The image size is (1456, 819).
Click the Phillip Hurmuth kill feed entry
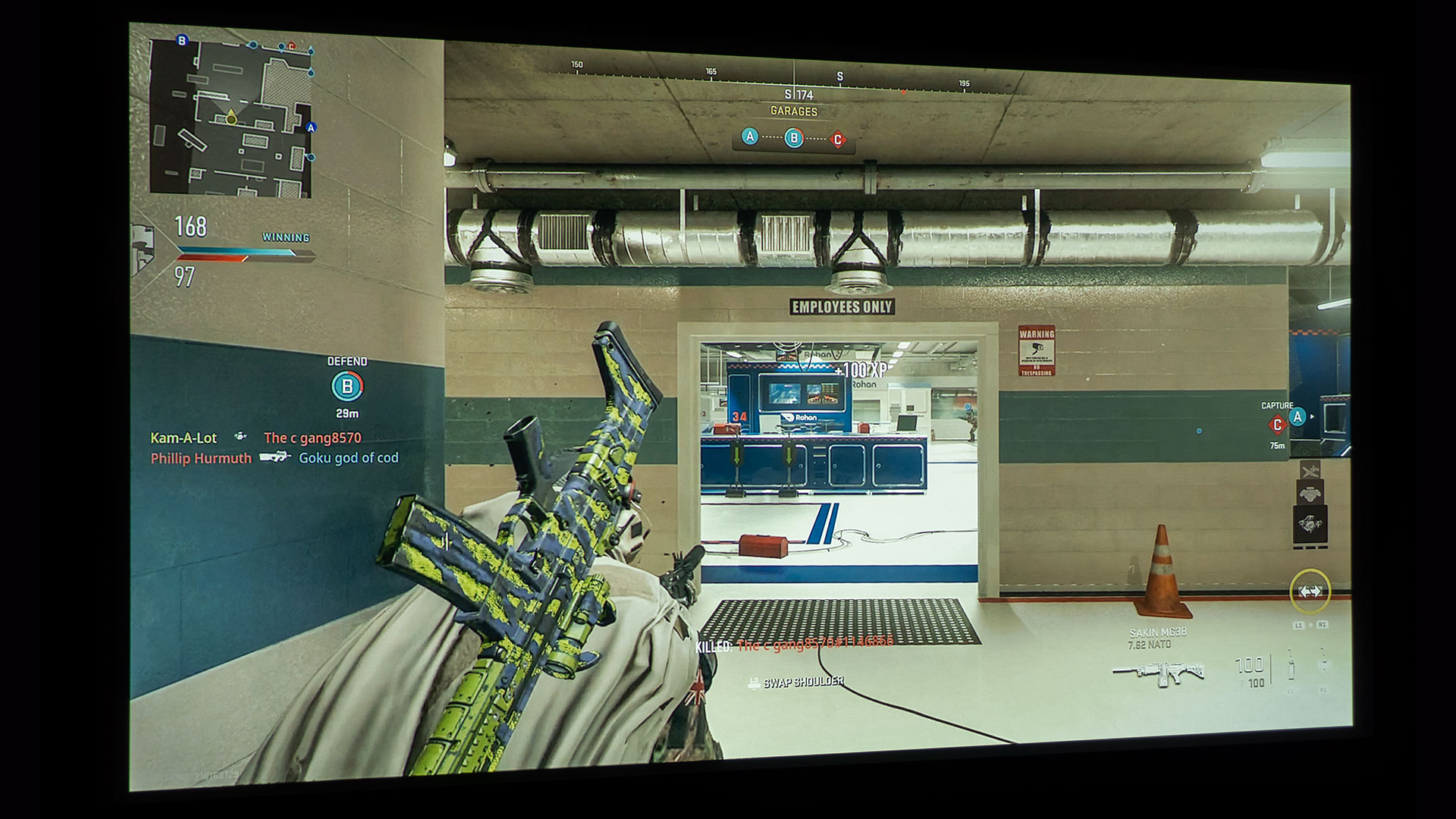click(x=201, y=458)
